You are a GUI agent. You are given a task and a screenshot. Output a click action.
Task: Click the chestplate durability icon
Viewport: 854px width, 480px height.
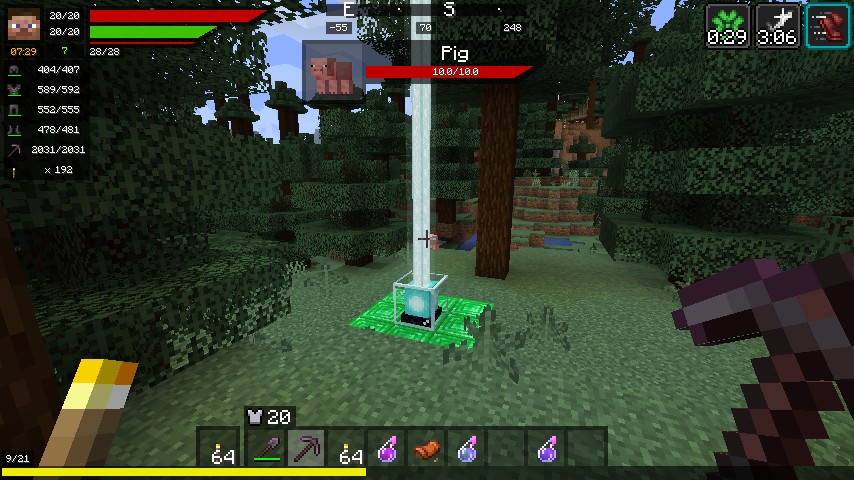pos(15,90)
